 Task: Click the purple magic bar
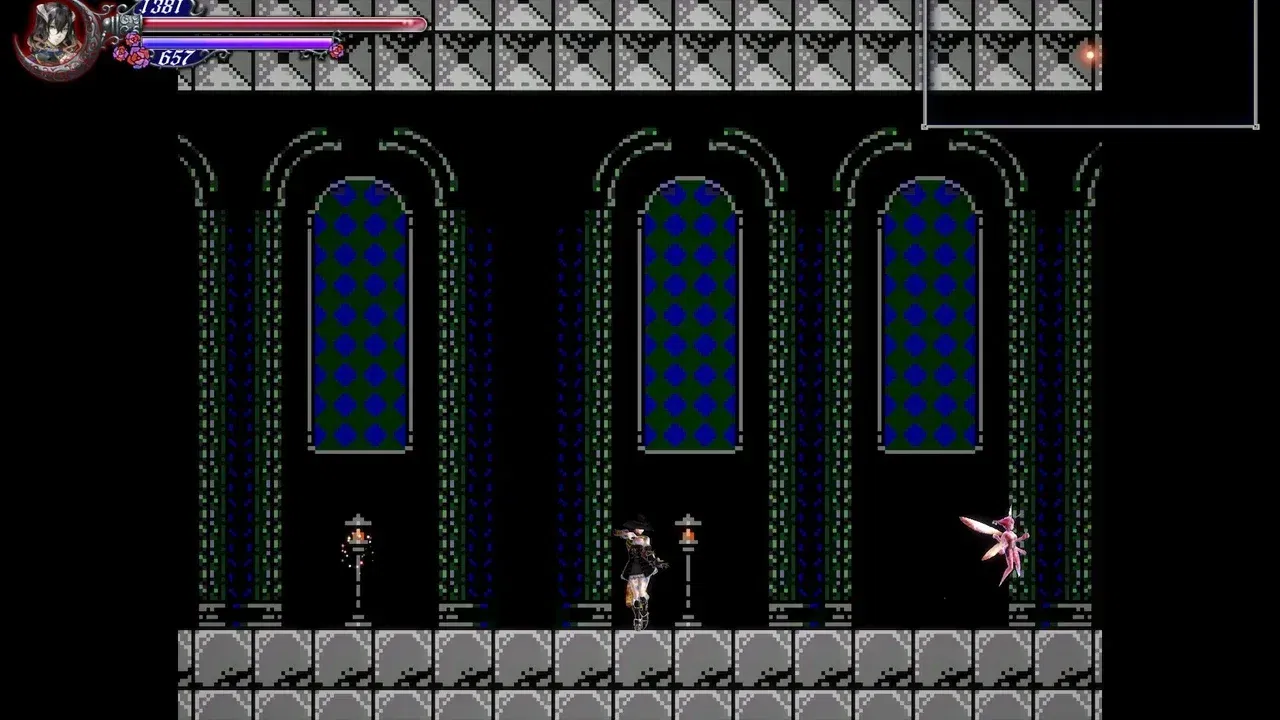coord(250,40)
